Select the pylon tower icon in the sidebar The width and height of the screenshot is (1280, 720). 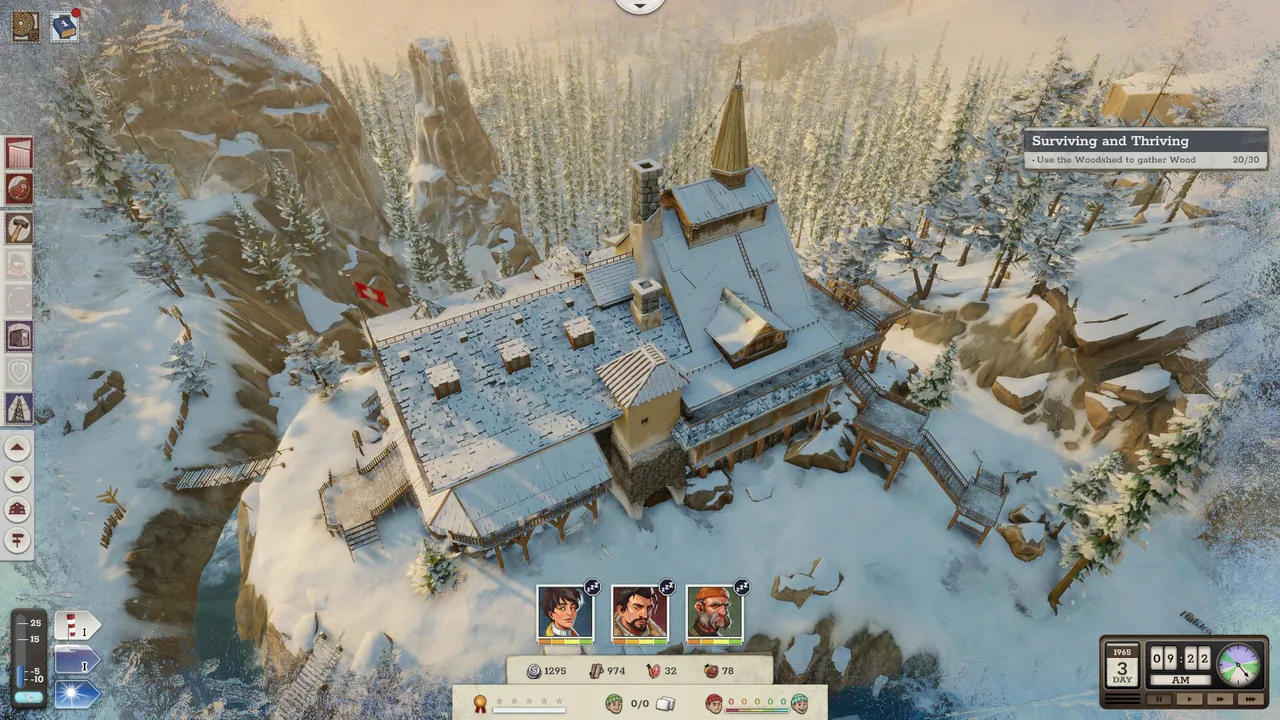[17, 405]
